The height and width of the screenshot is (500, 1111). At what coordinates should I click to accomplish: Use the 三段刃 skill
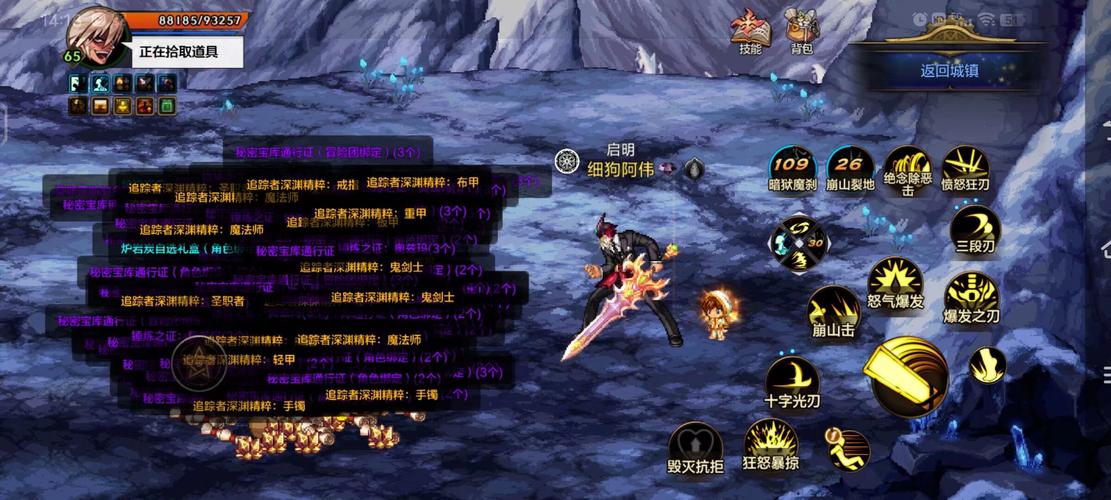[974, 227]
